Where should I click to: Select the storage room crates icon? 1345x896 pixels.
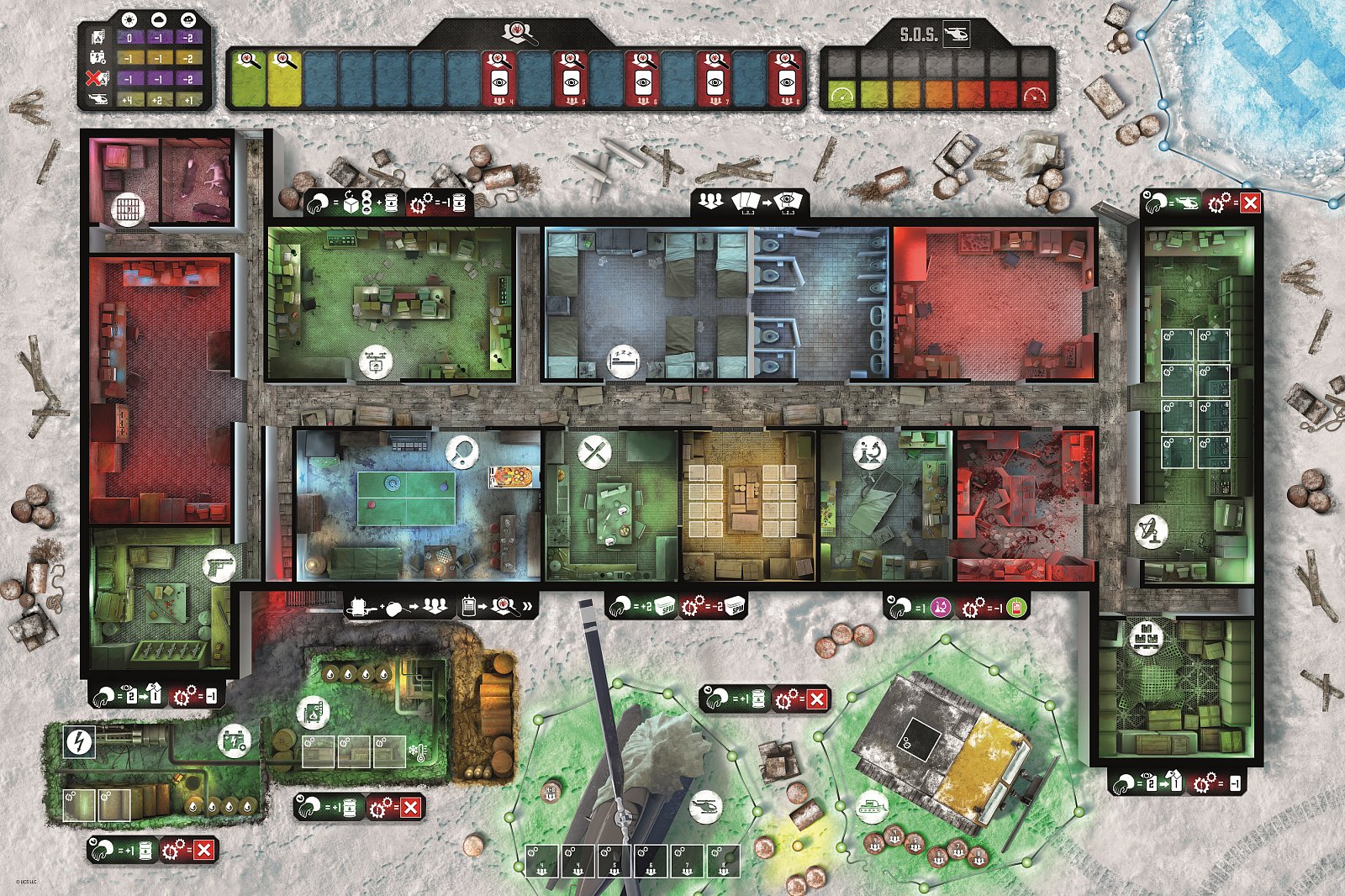[x=1144, y=637]
